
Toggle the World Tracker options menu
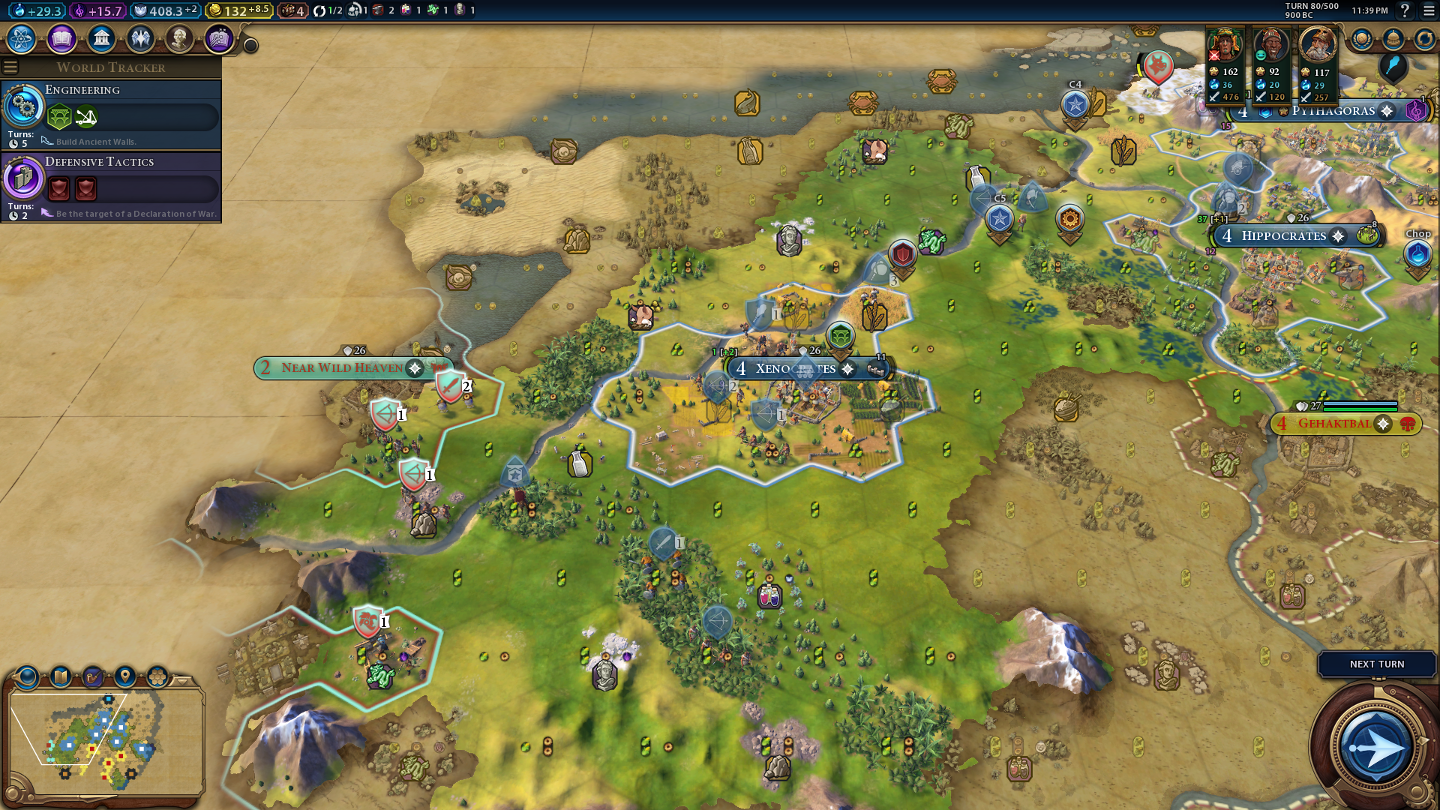[11, 67]
